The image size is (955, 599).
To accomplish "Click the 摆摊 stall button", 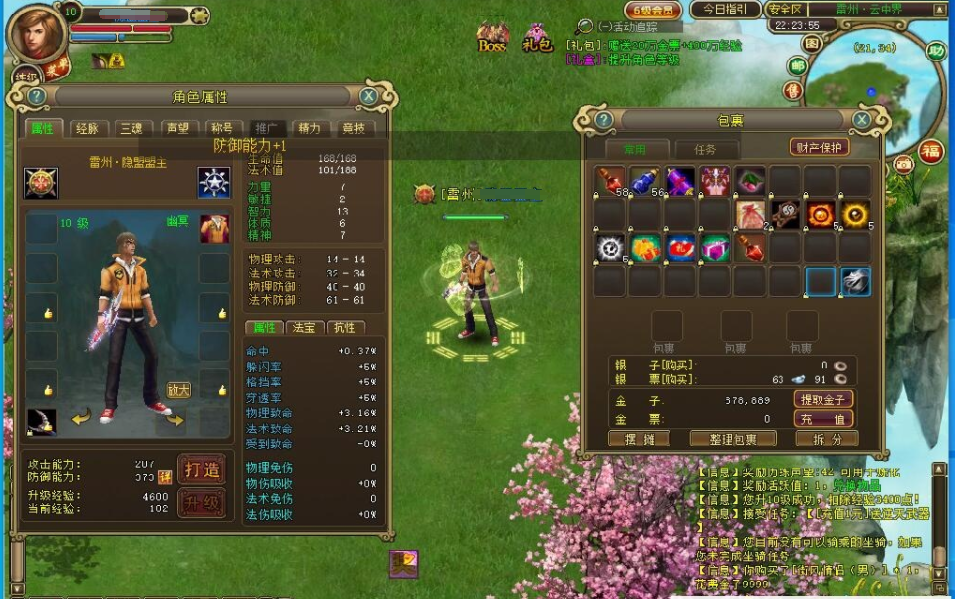I will point(637,439).
